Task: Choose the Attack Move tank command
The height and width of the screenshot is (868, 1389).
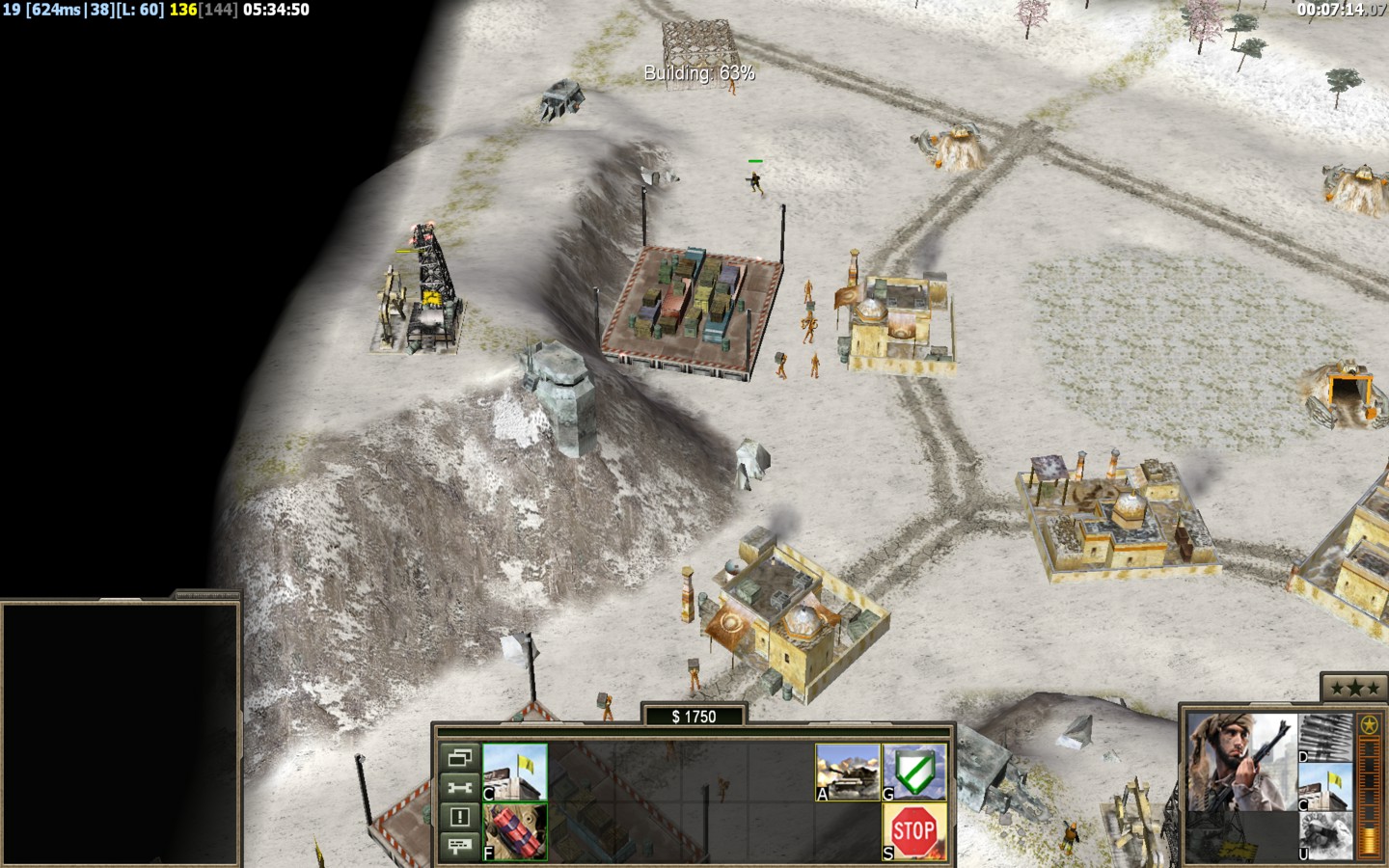Action: coord(848,772)
